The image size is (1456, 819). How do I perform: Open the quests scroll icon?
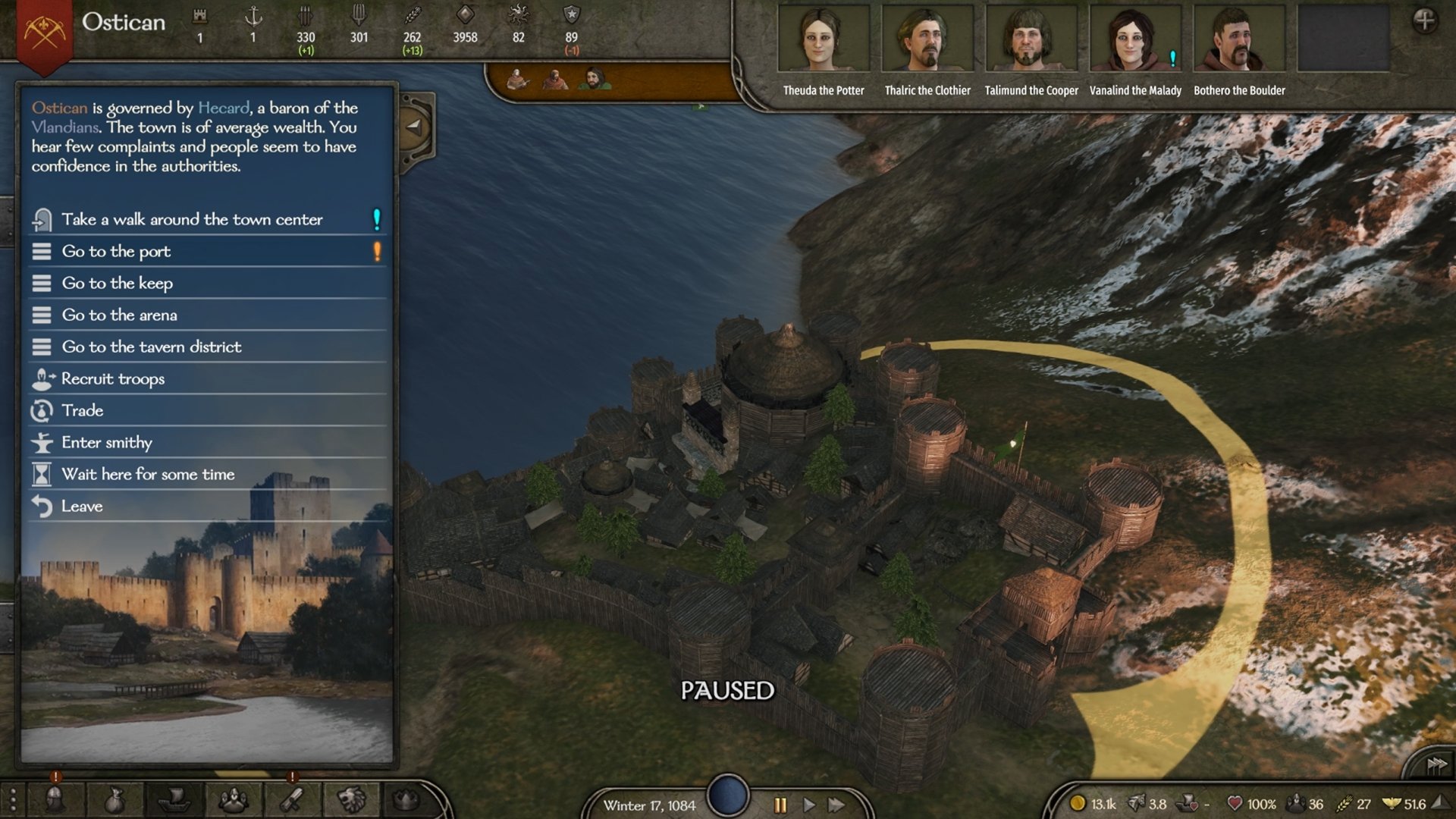click(x=292, y=800)
